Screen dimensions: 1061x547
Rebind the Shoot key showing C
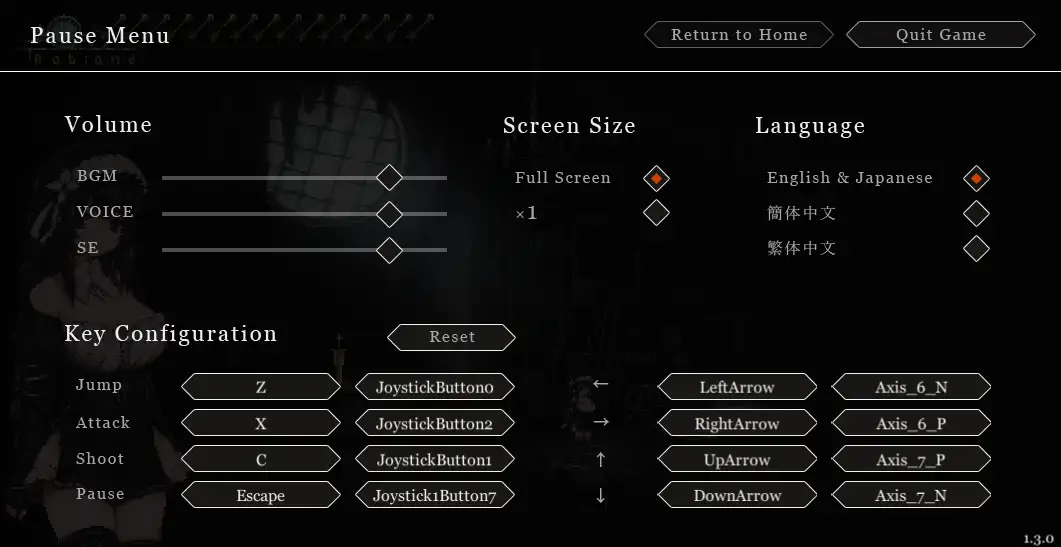coord(261,460)
